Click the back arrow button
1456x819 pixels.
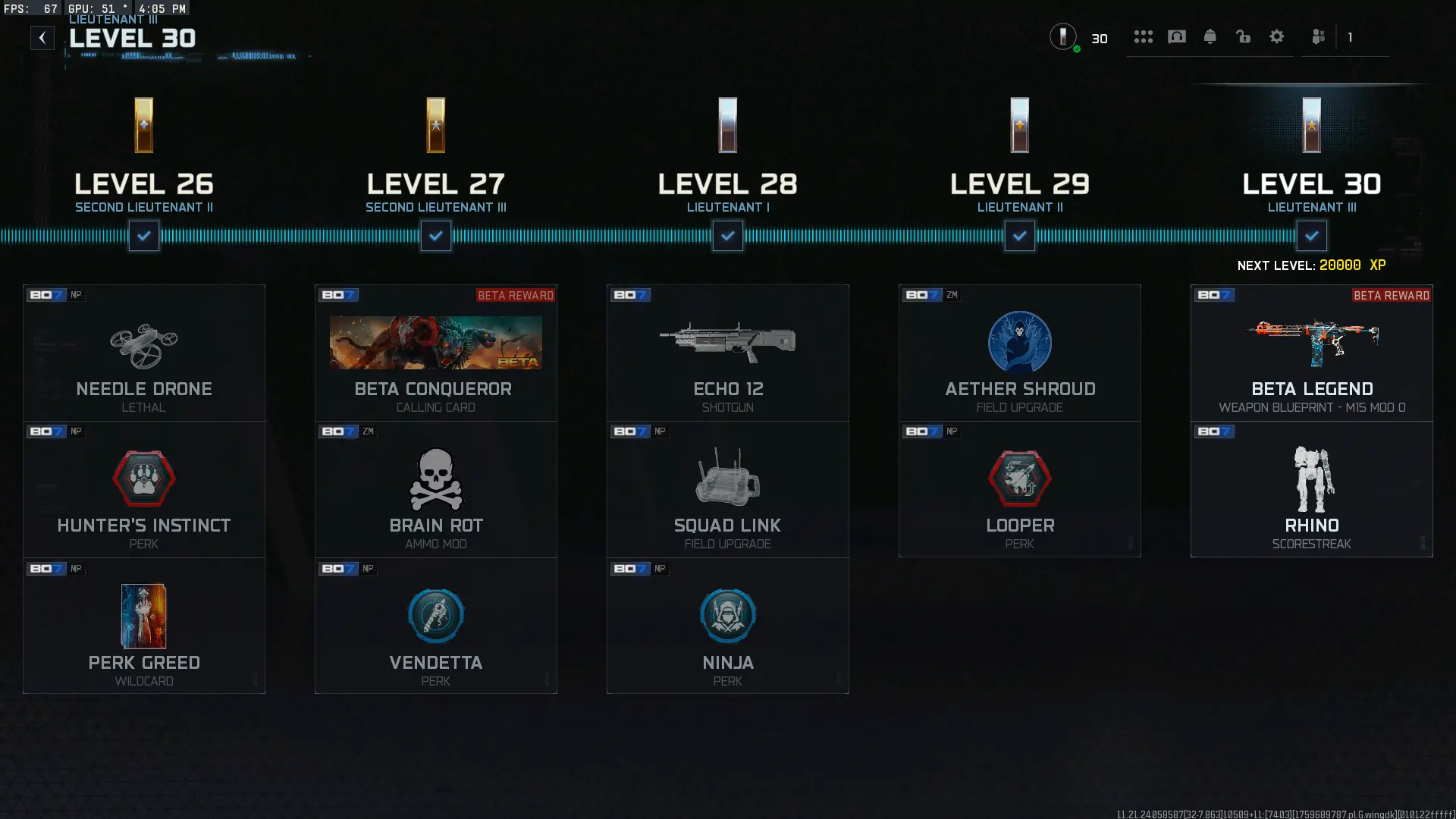pos(42,36)
